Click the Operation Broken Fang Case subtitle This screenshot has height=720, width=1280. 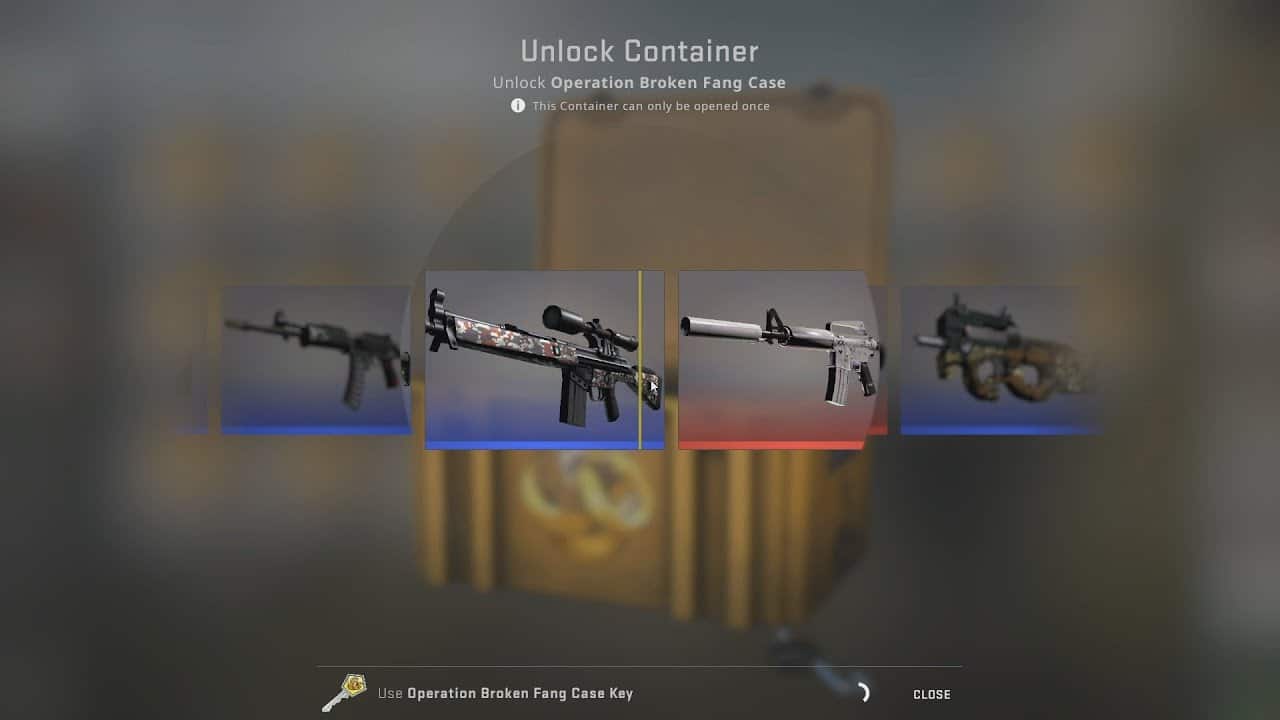click(x=639, y=82)
